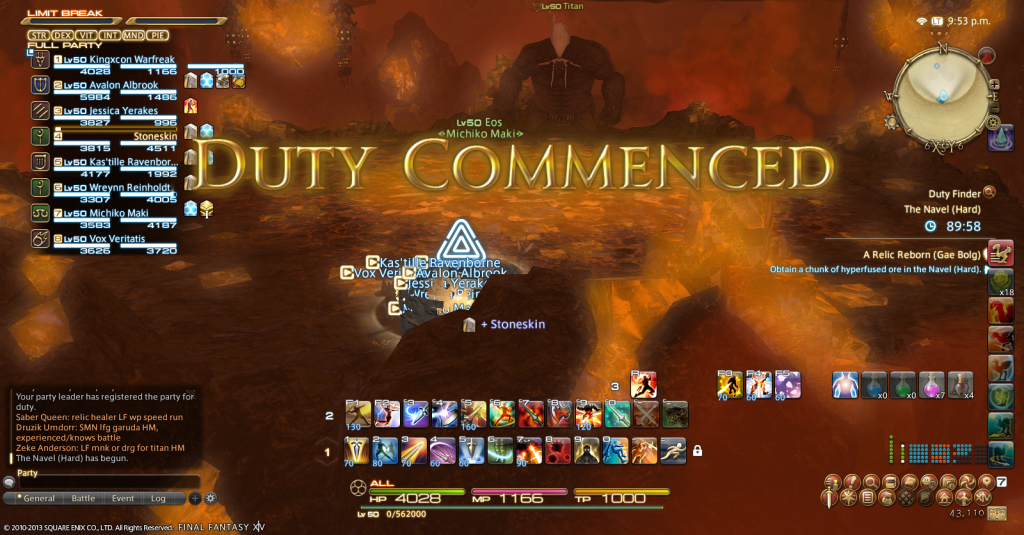Open chat log settings gear
Image resolution: width=1024 pixels, height=535 pixels.
click(x=210, y=498)
